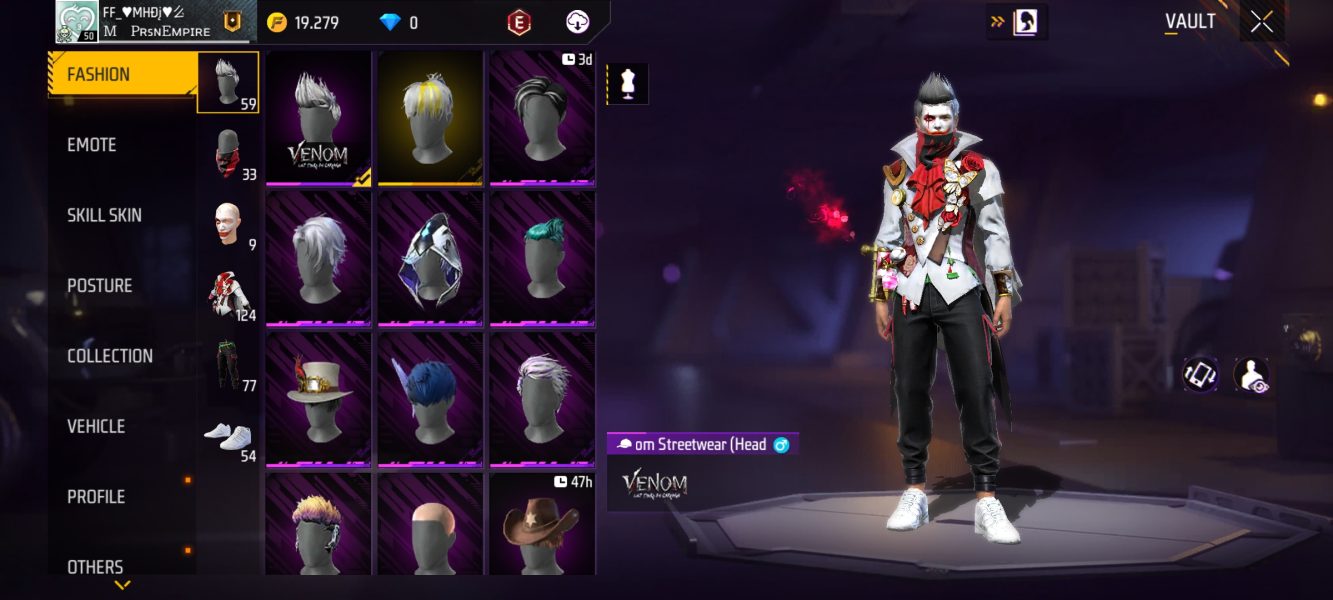Image resolution: width=1333 pixels, height=600 pixels.
Task: Select the beige top hat item
Action: click(318, 397)
